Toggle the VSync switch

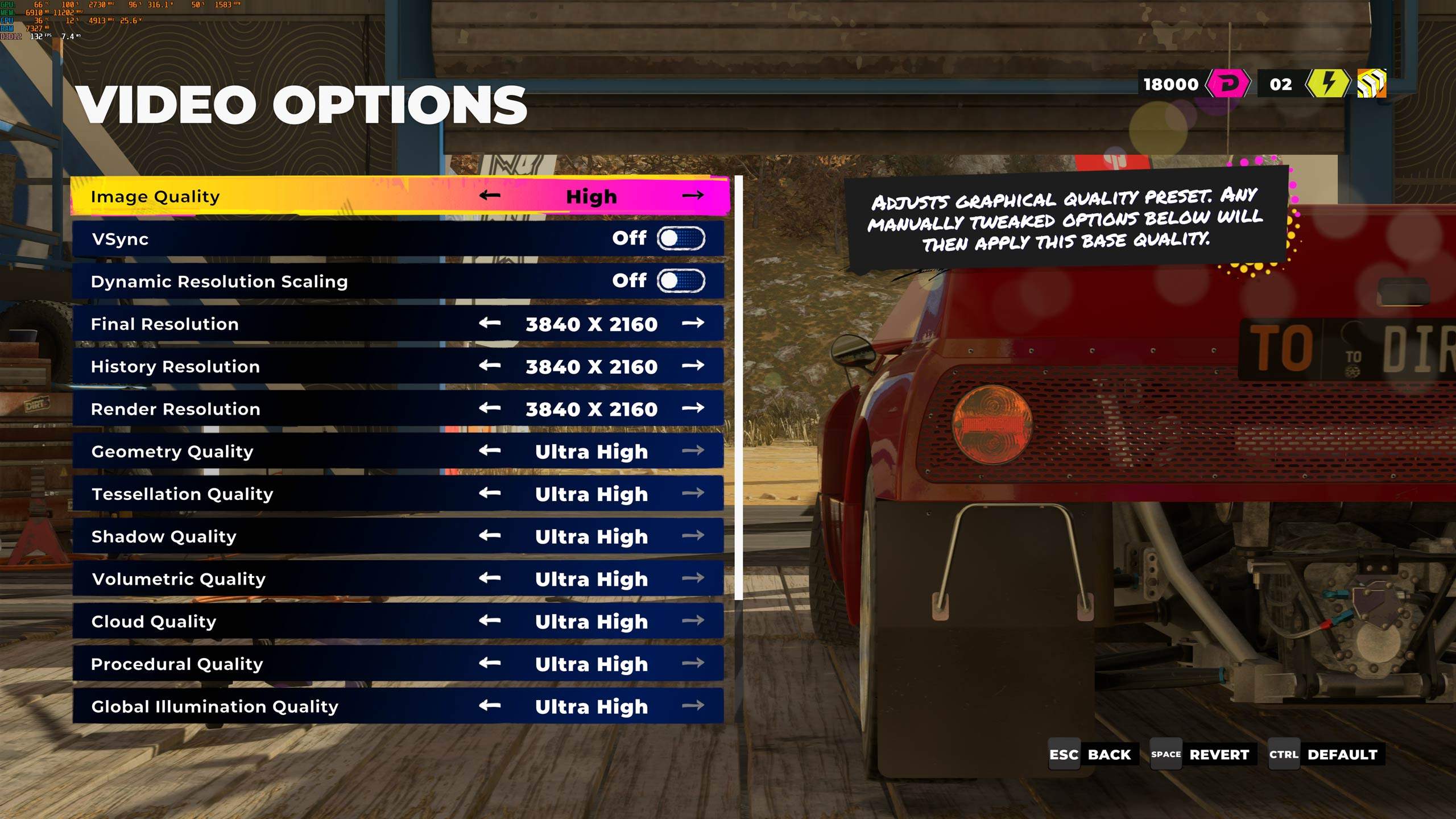(x=681, y=238)
